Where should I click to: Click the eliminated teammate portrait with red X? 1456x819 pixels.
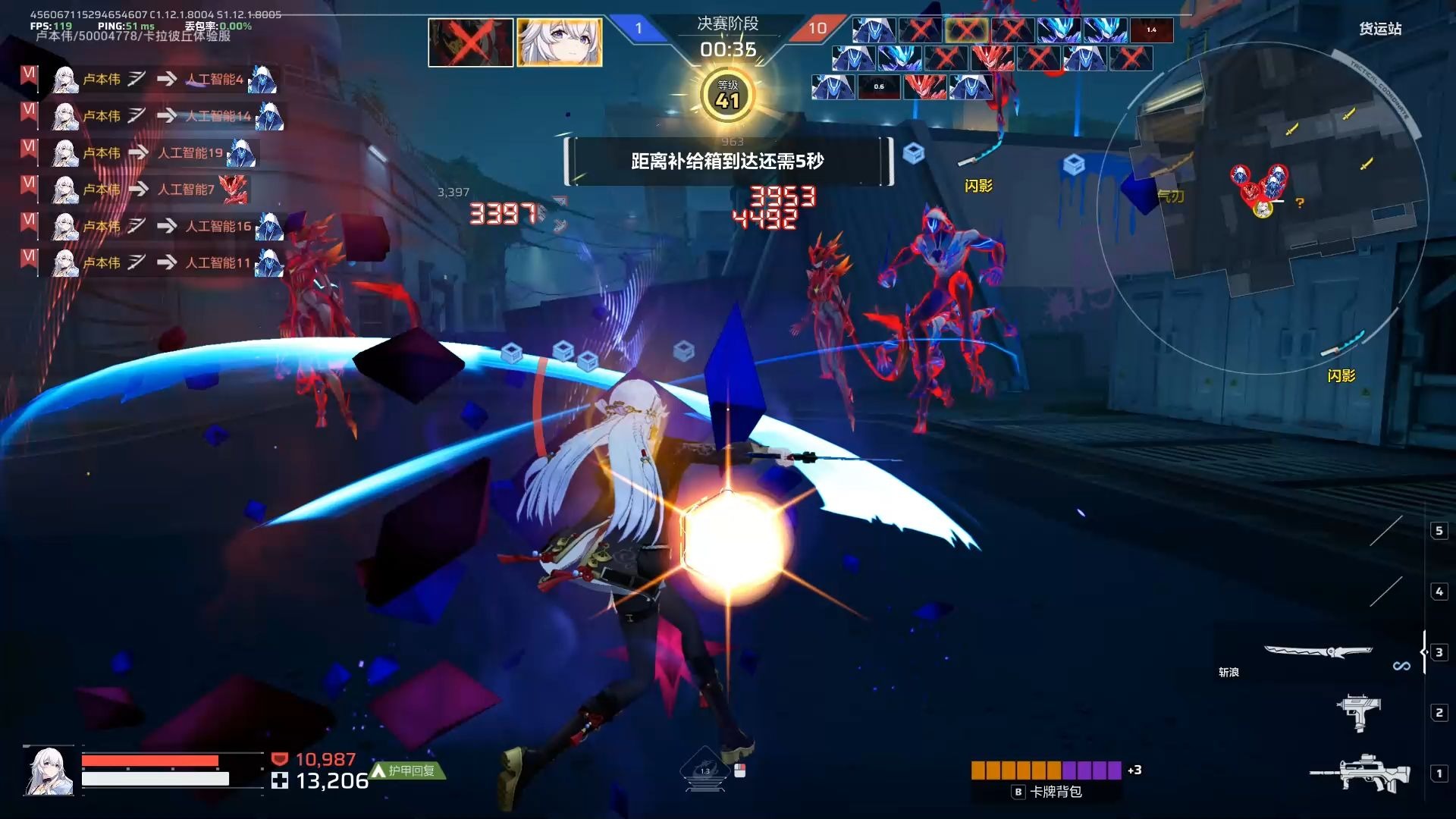pyautogui.click(x=471, y=42)
